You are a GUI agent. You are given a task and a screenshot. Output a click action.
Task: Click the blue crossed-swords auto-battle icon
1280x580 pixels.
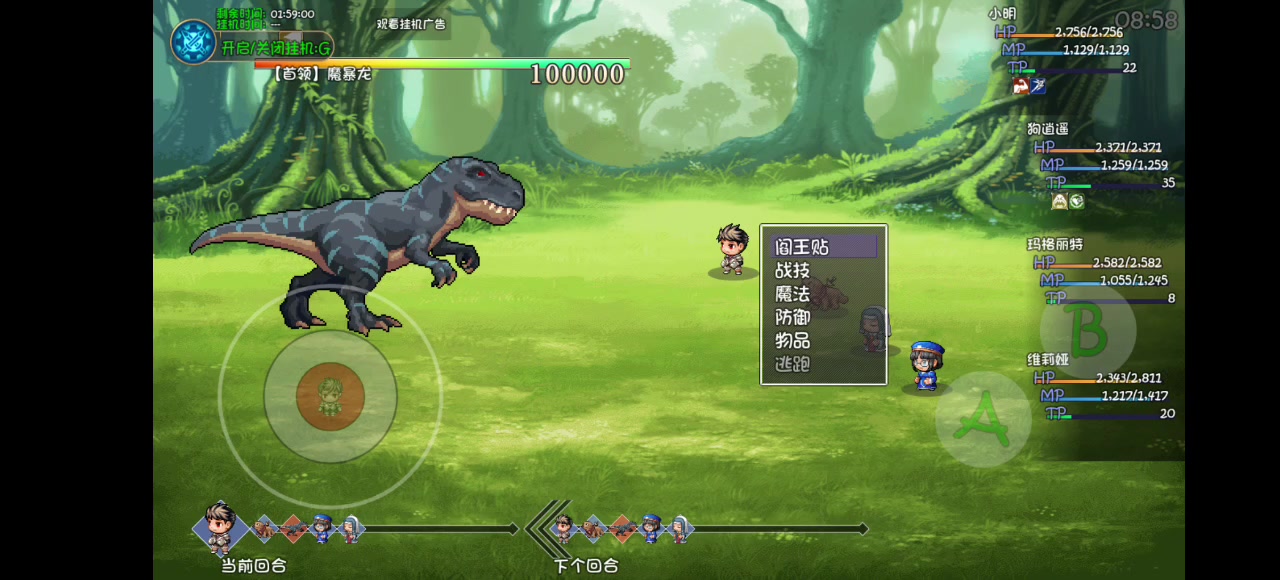click(193, 42)
